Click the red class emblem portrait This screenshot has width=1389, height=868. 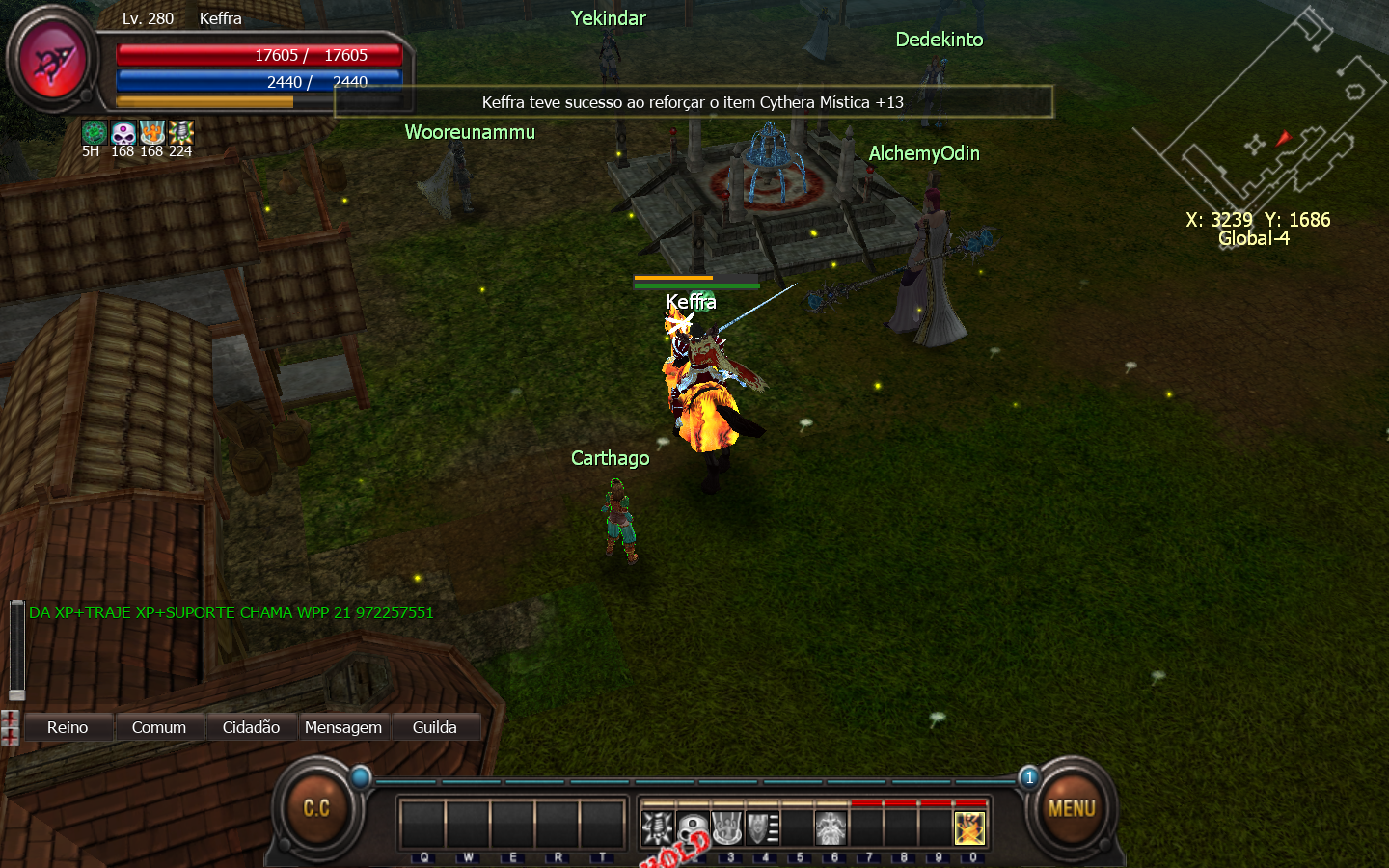pyautogui.click(x=53, y=60)
